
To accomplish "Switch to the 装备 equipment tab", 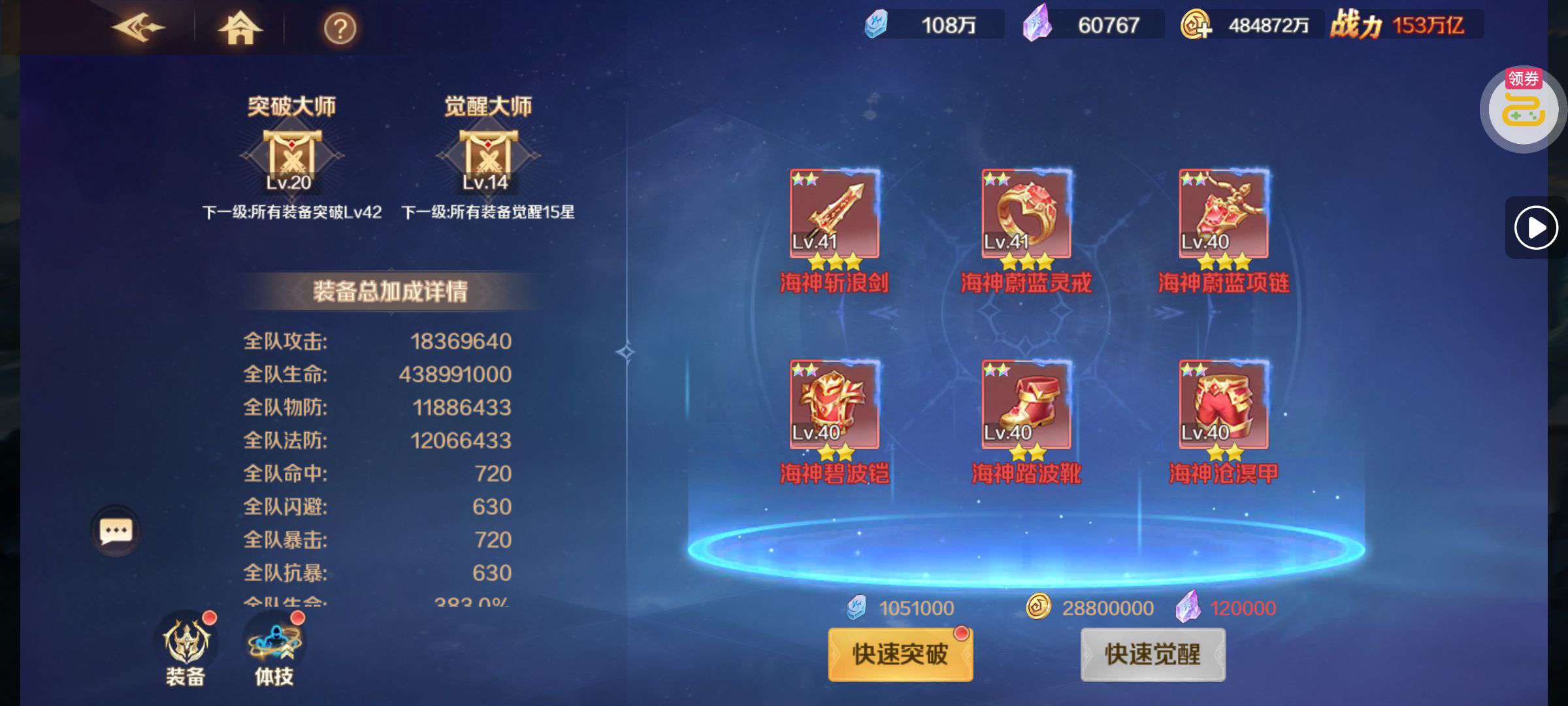I will point(186,648).
